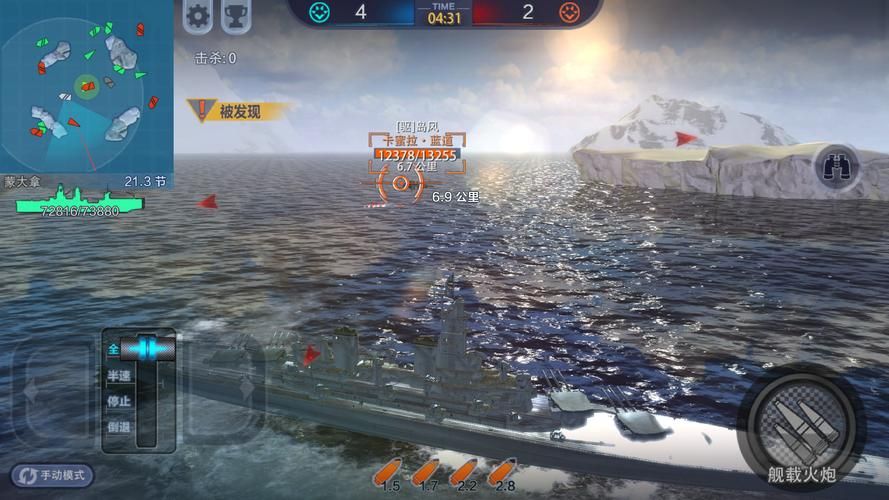Click the 被发现 detected warning banner
The width and height of the screenshot is (889, 500).
tap(238, 111)
